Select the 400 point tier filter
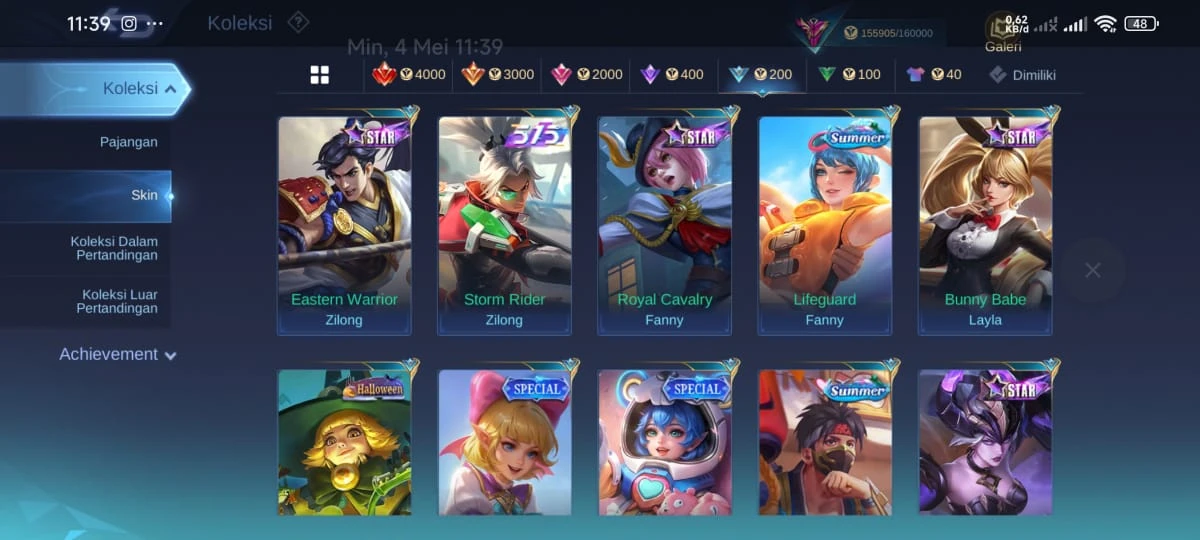Image resolution: width=1200 pixels, height=540 pixels. [672, 75]
